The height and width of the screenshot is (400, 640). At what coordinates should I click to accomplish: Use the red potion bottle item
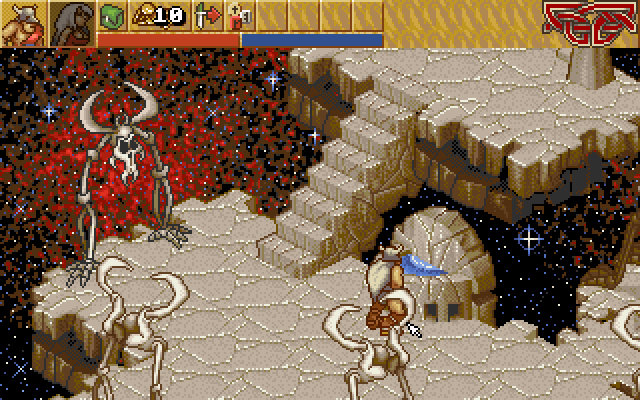pos(239,15)
